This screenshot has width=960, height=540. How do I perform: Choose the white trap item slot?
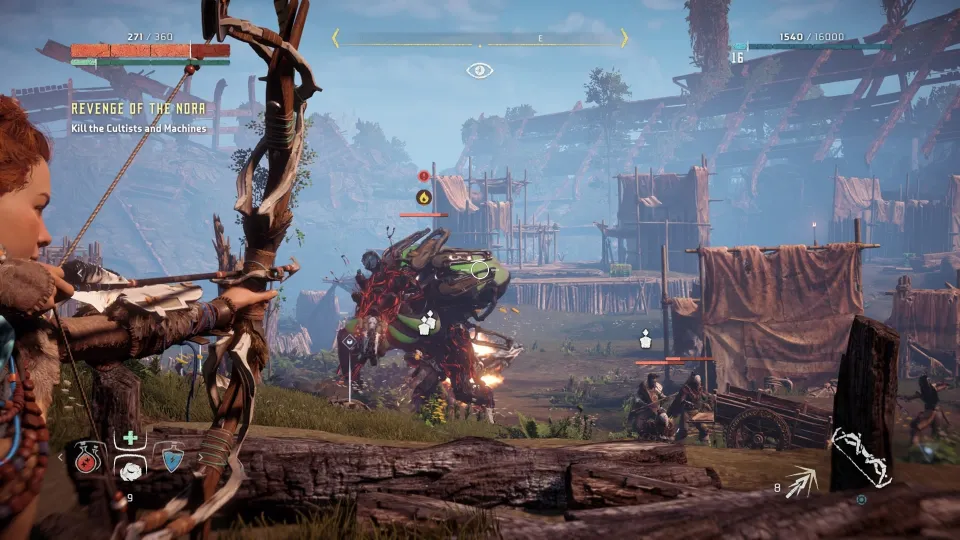(129, 469)
